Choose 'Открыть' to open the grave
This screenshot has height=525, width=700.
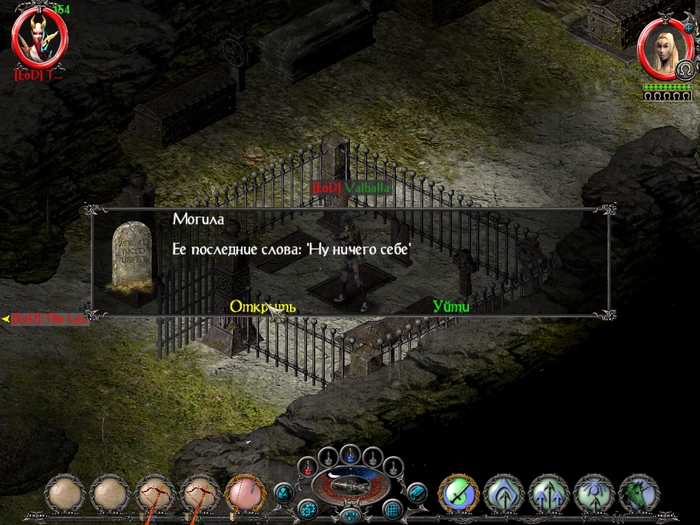[x=262, y=306]
